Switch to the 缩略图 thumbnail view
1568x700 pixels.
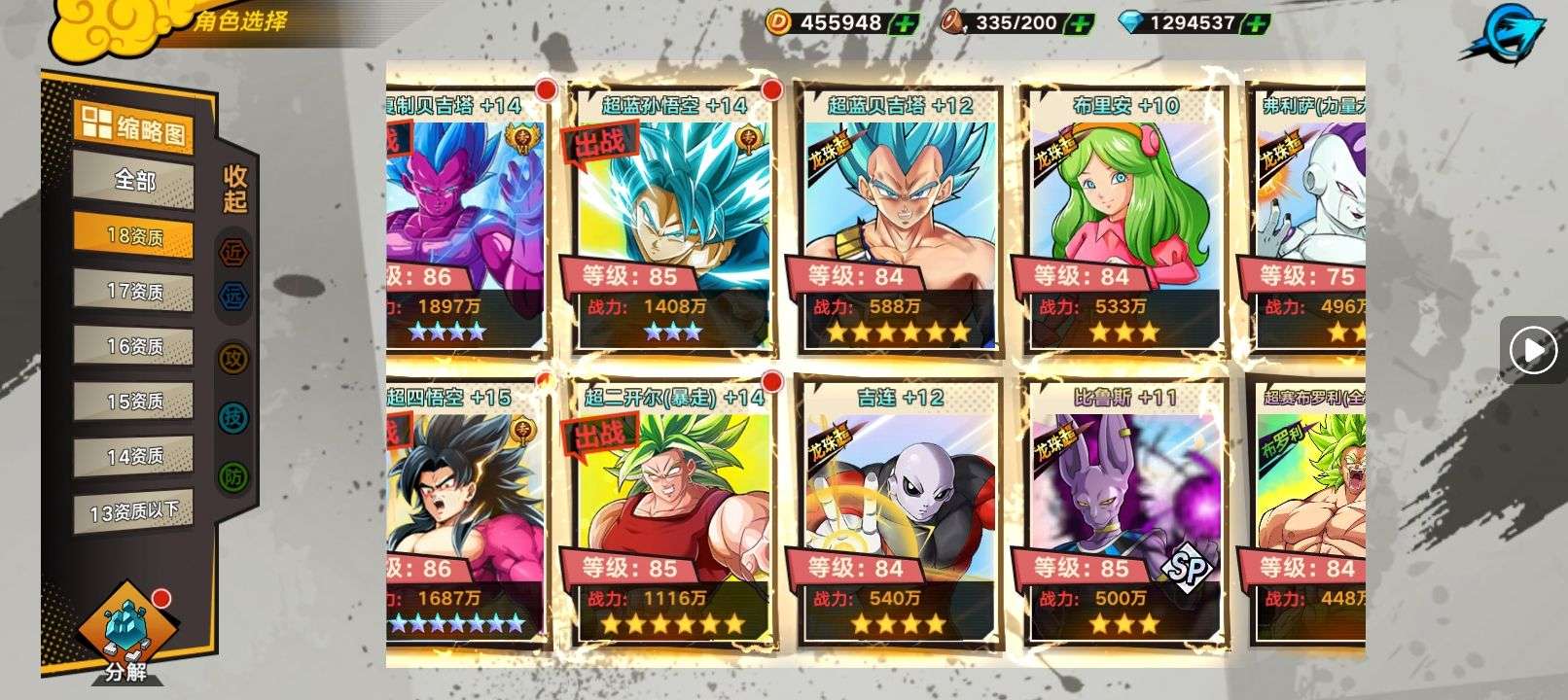(134, 127)
